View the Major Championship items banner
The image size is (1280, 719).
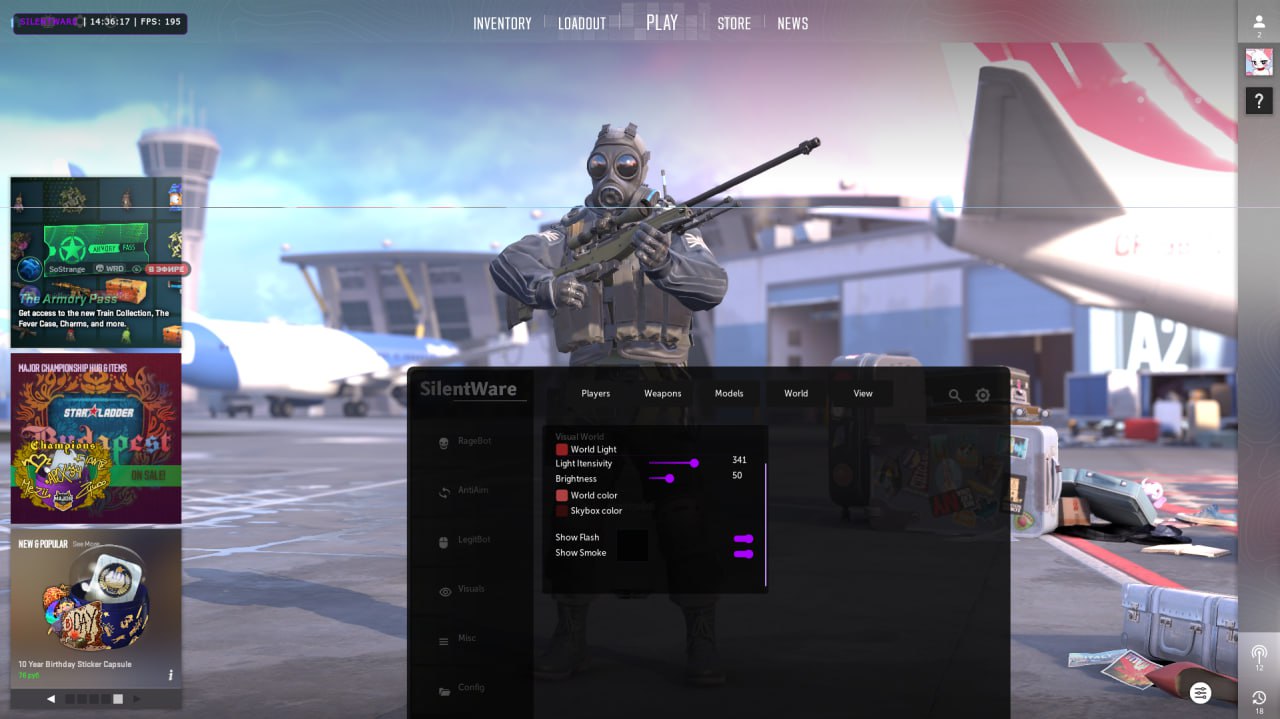[x=96, y=438]
